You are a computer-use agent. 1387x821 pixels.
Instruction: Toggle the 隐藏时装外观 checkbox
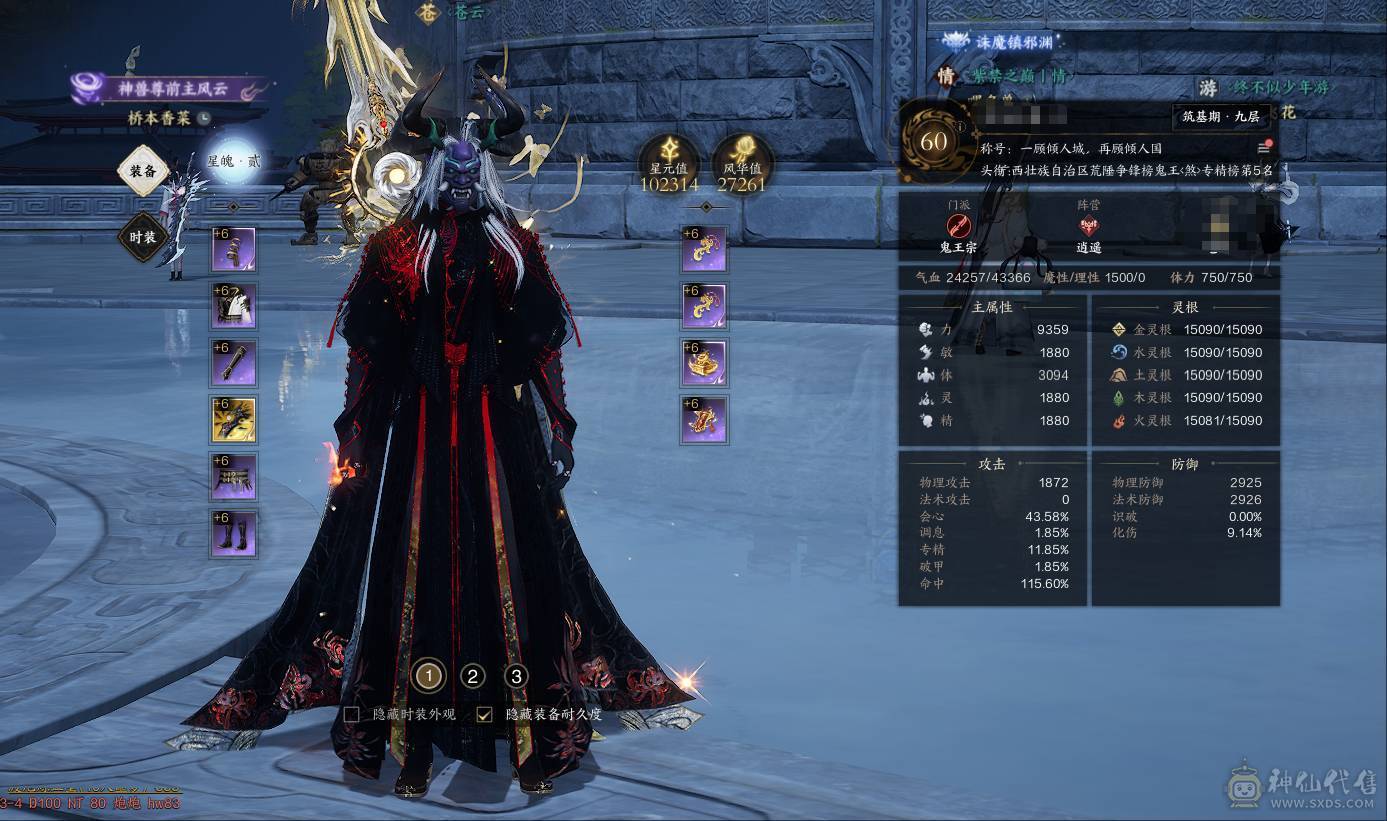click(352, 714)
